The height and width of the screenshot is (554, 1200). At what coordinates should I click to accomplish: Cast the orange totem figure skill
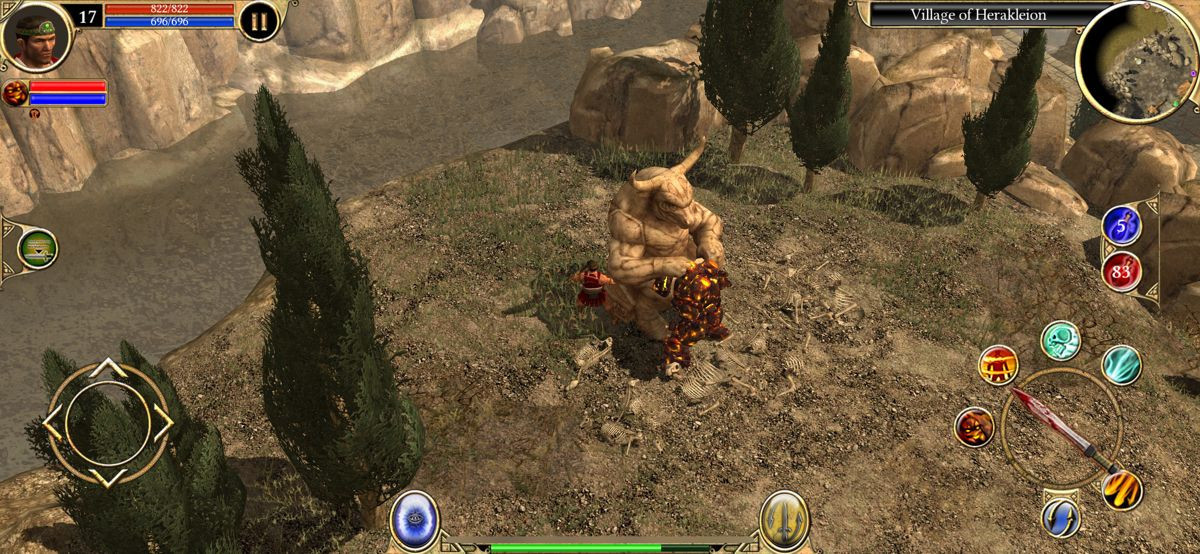point(998,364)
